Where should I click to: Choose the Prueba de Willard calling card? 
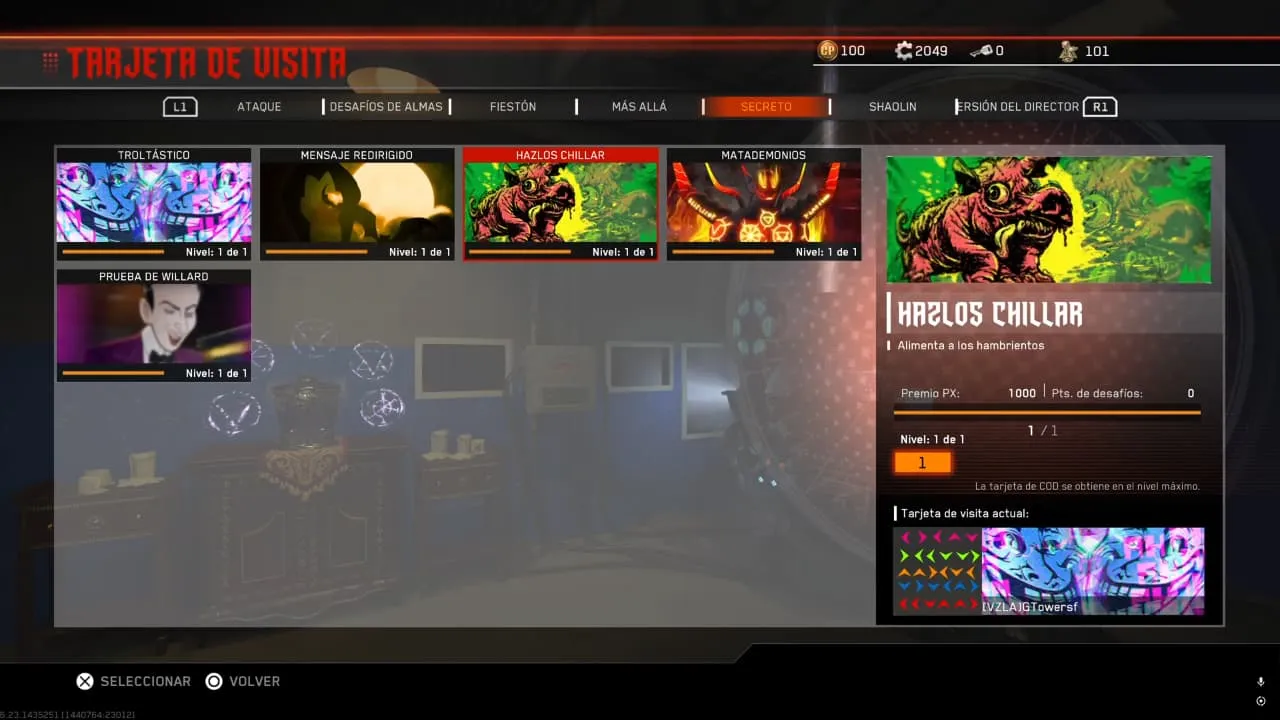(154, 325)
